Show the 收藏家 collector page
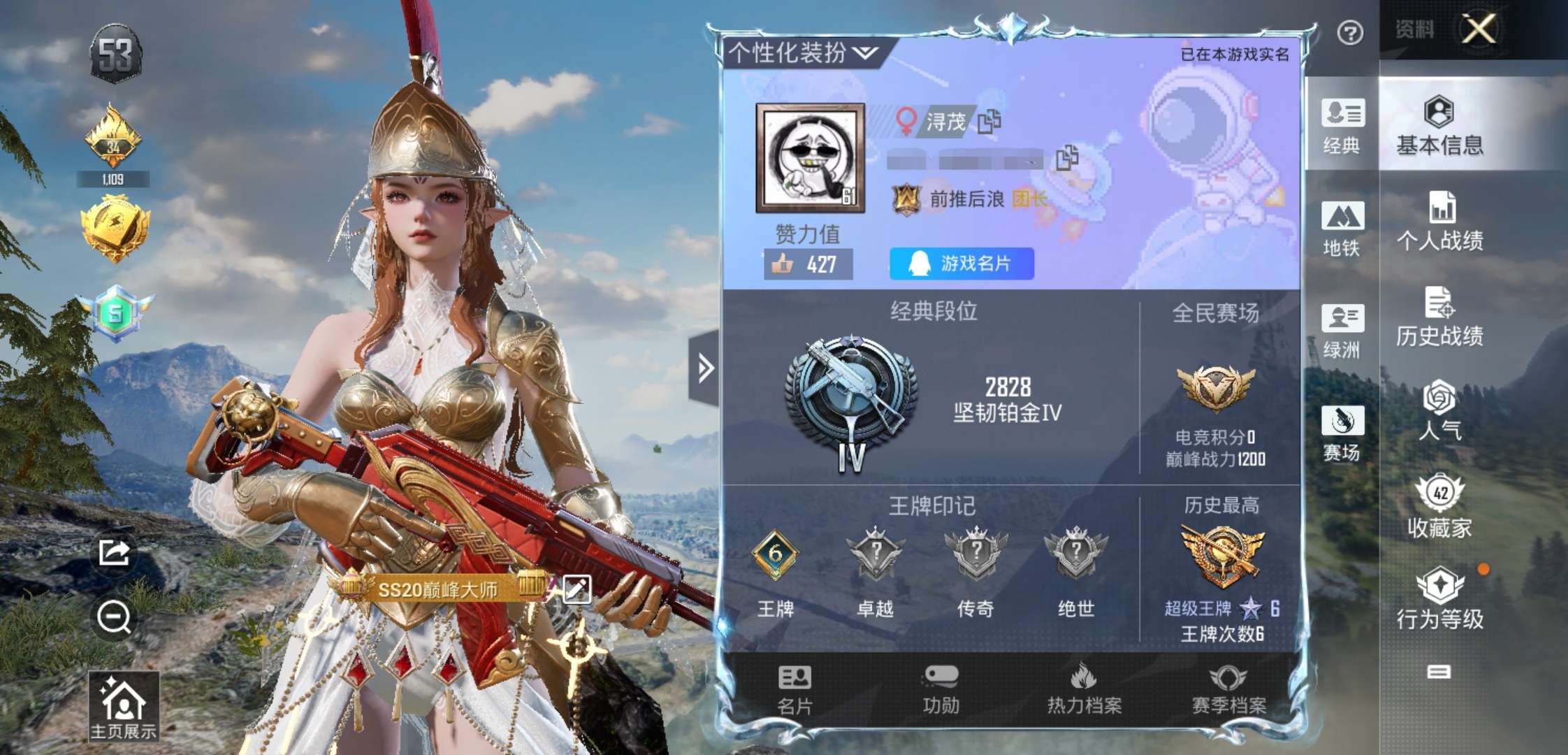The height and width of the screenshot is (755, 1568). pyautogui.click(x=1439, y=507)
